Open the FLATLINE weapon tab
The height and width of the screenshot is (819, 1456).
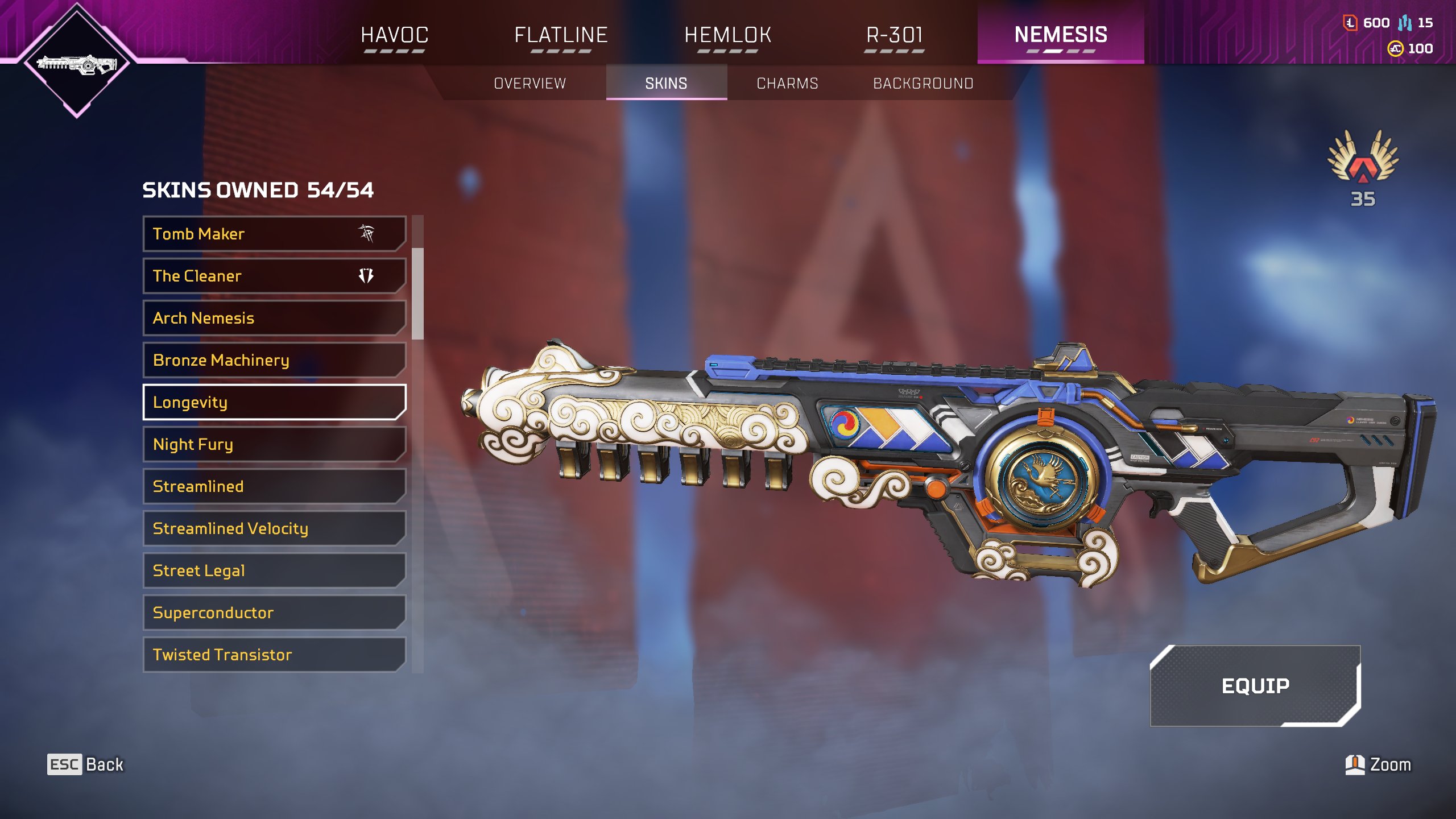pos(561,35)
